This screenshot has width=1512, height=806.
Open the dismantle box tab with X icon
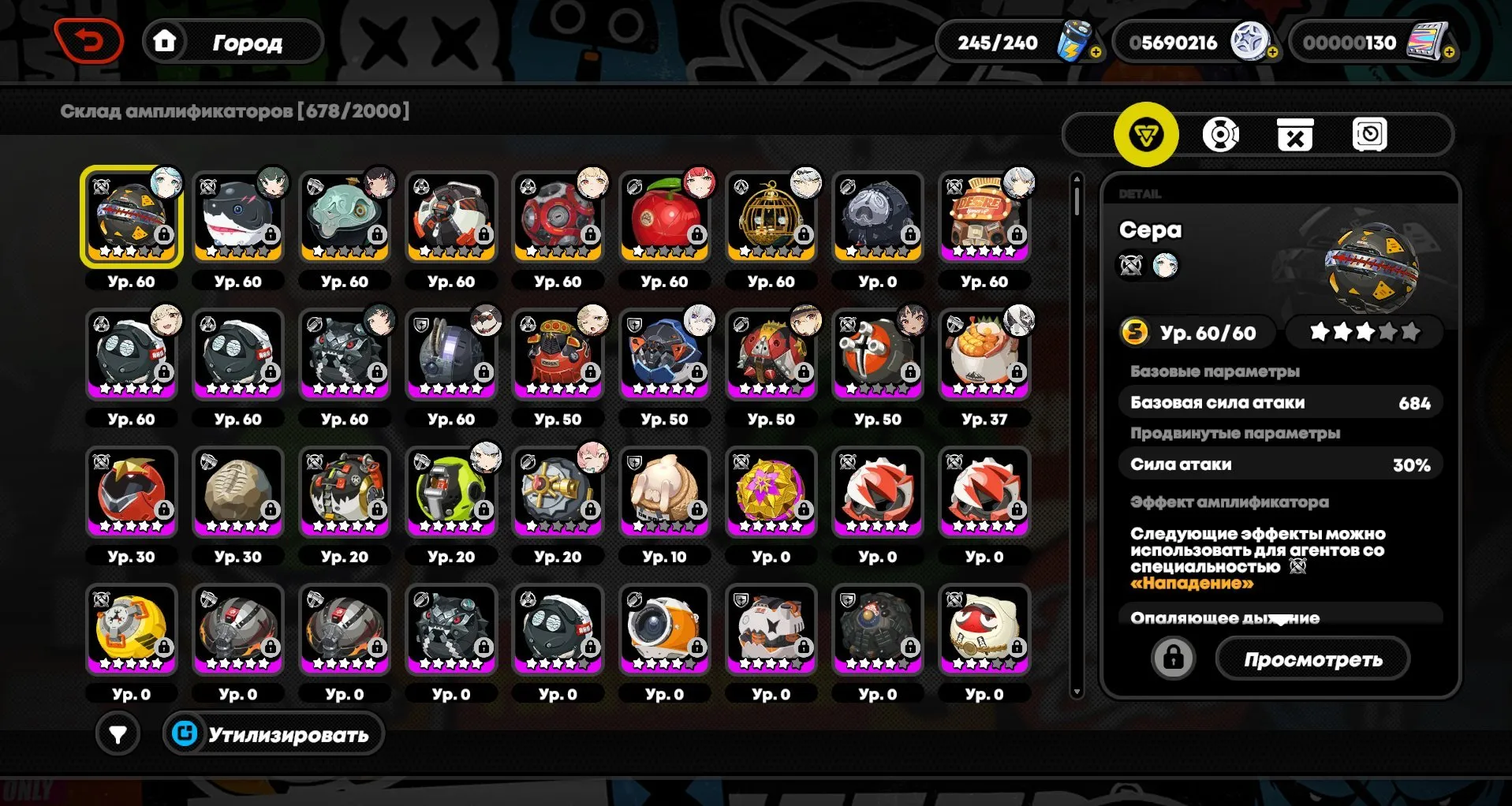click(1296, 134)
